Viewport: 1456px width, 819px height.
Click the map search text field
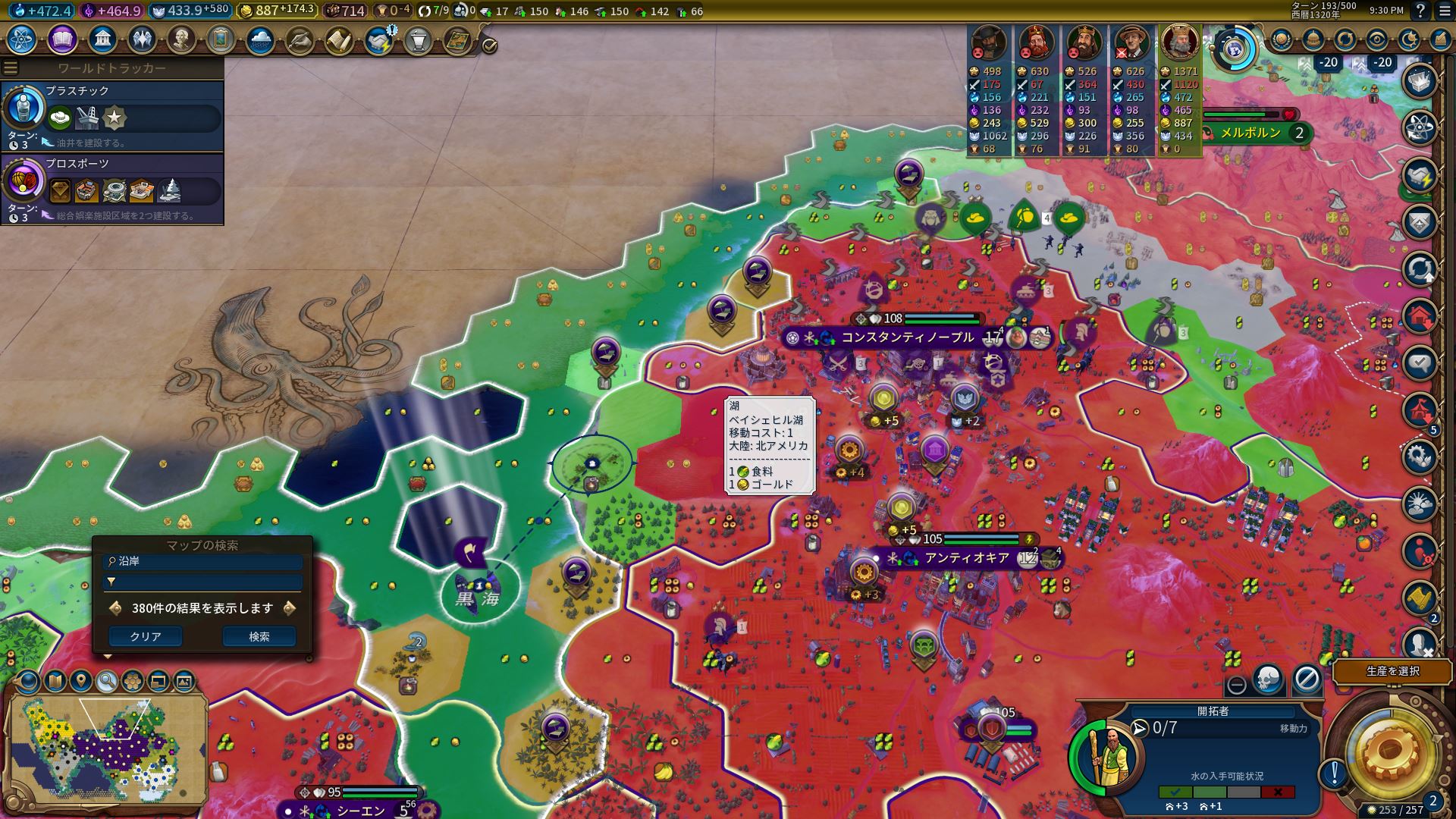[203, 562]
